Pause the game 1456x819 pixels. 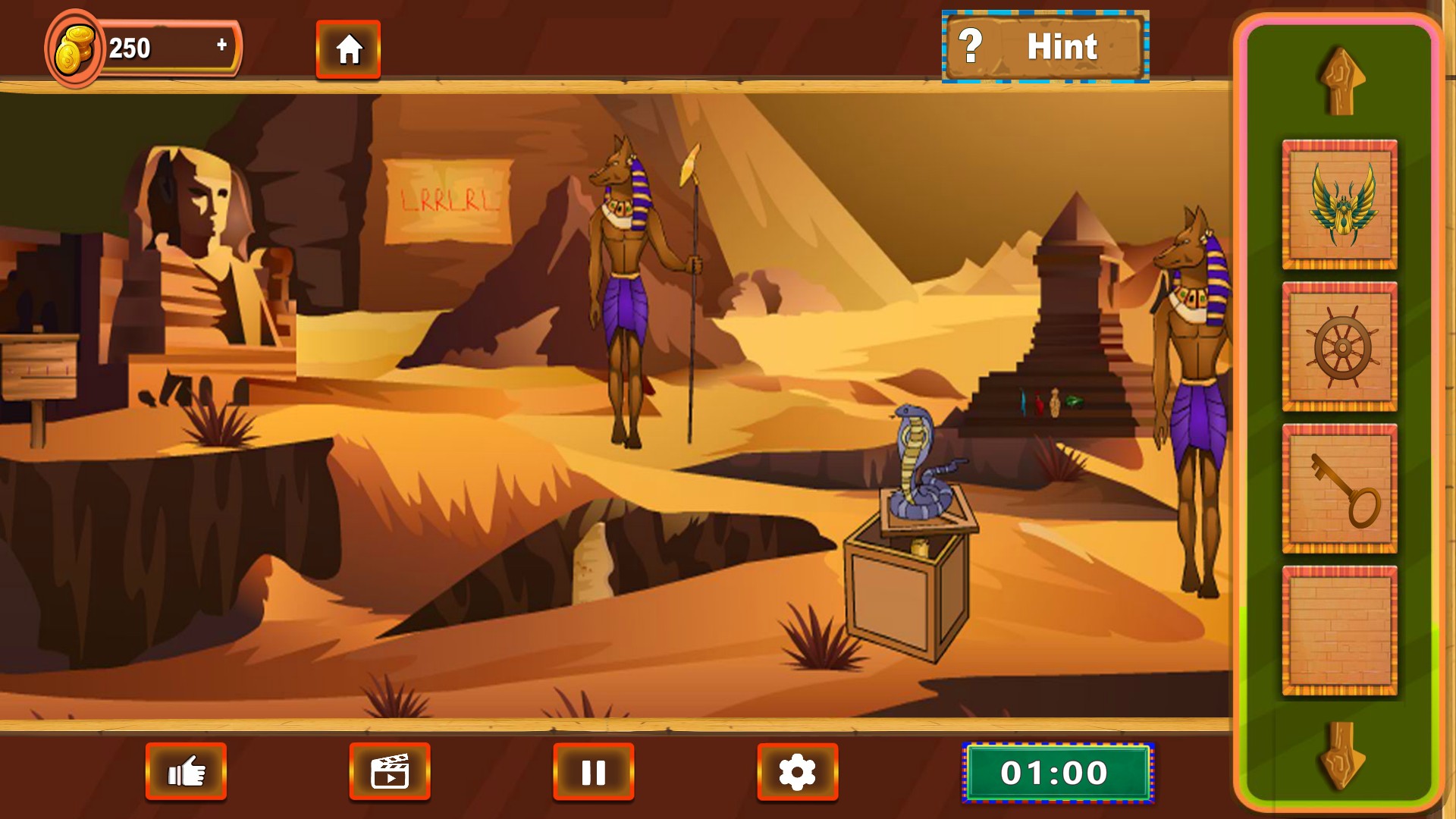coord(593,772)
